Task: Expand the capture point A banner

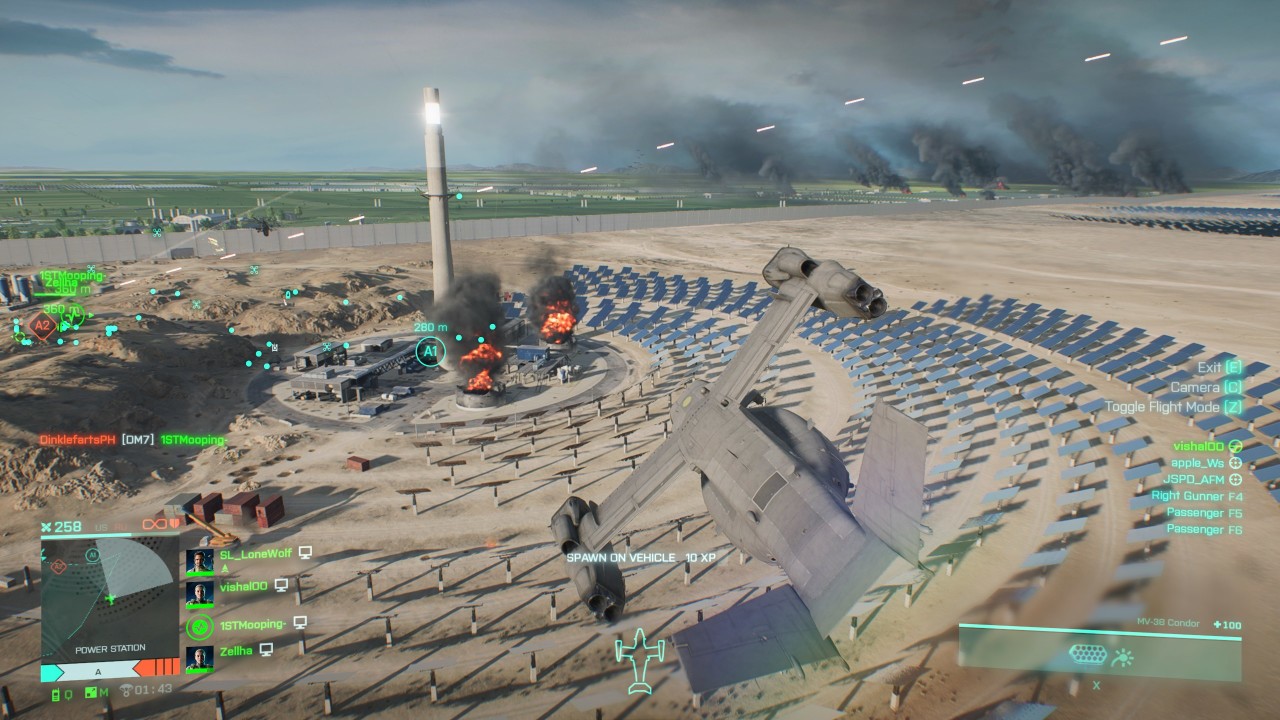Action: pyautogui.click(x=98, y=672)
